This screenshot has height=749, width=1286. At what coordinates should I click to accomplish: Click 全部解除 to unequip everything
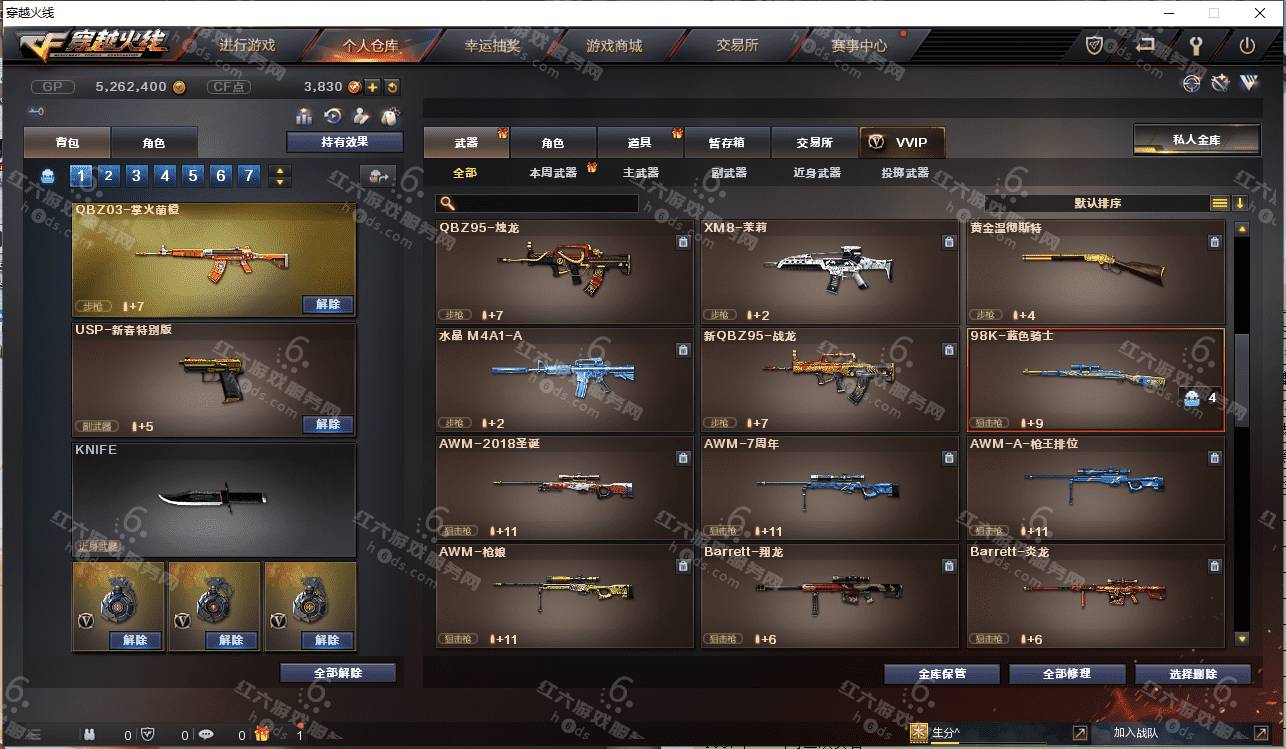337,673
